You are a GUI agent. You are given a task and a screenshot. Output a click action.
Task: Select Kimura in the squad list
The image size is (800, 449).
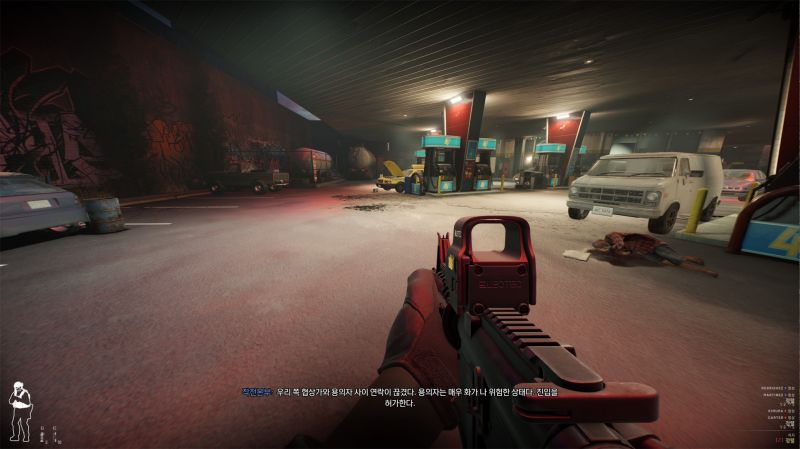[x=775, y=410]
